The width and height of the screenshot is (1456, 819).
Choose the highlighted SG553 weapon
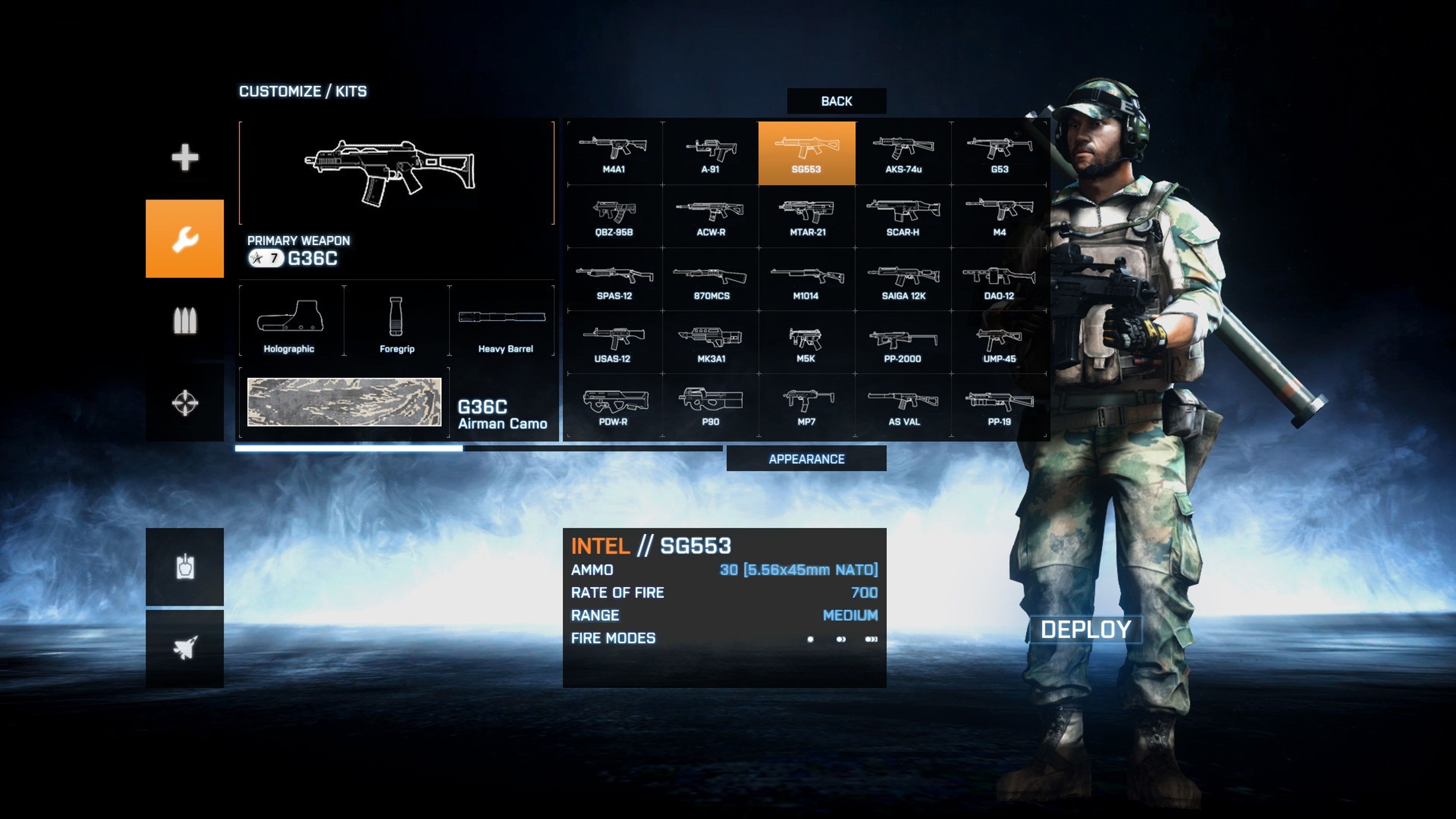click(806, 153)
